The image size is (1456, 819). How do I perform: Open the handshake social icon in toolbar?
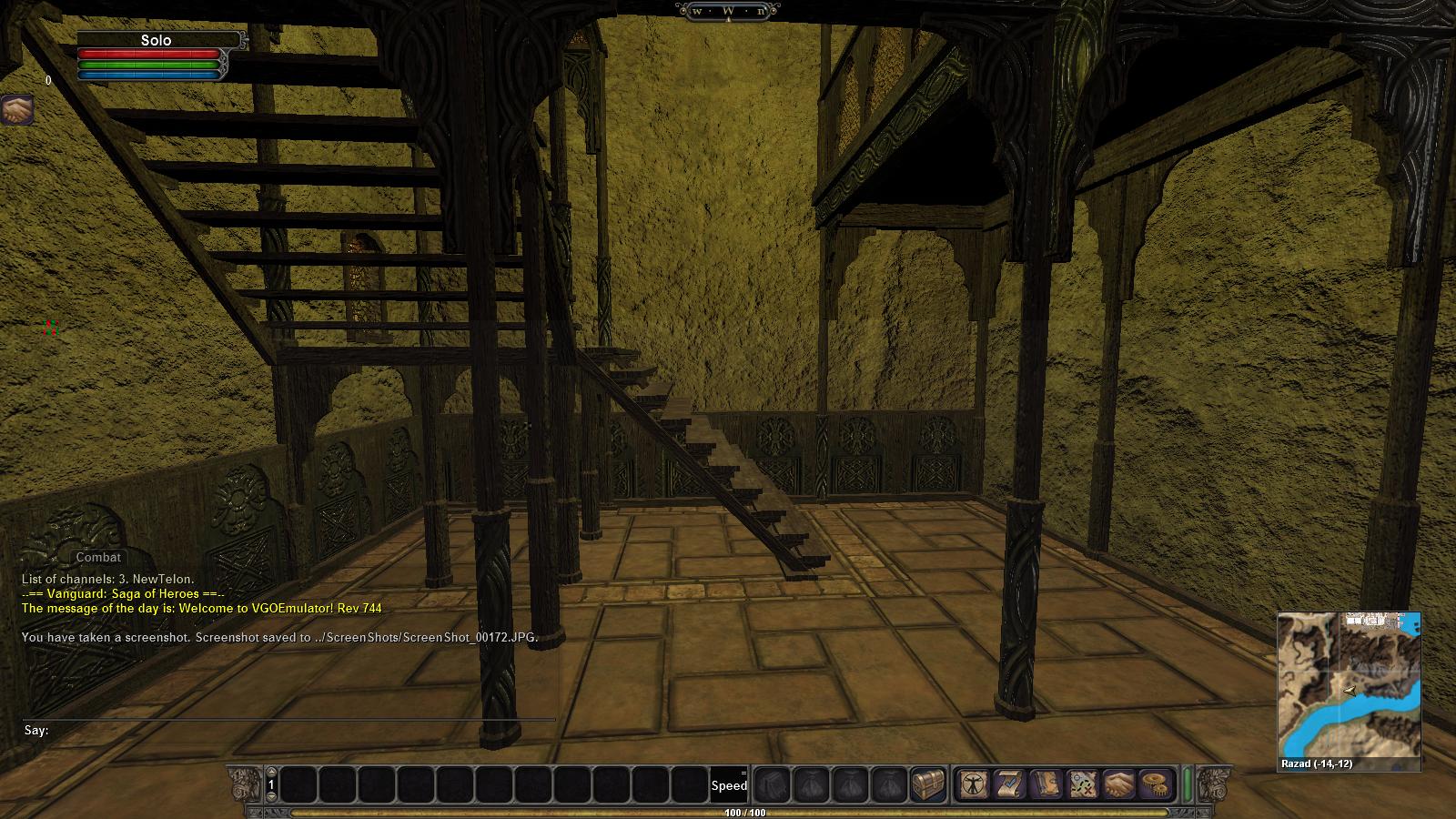coord(1119,784)
